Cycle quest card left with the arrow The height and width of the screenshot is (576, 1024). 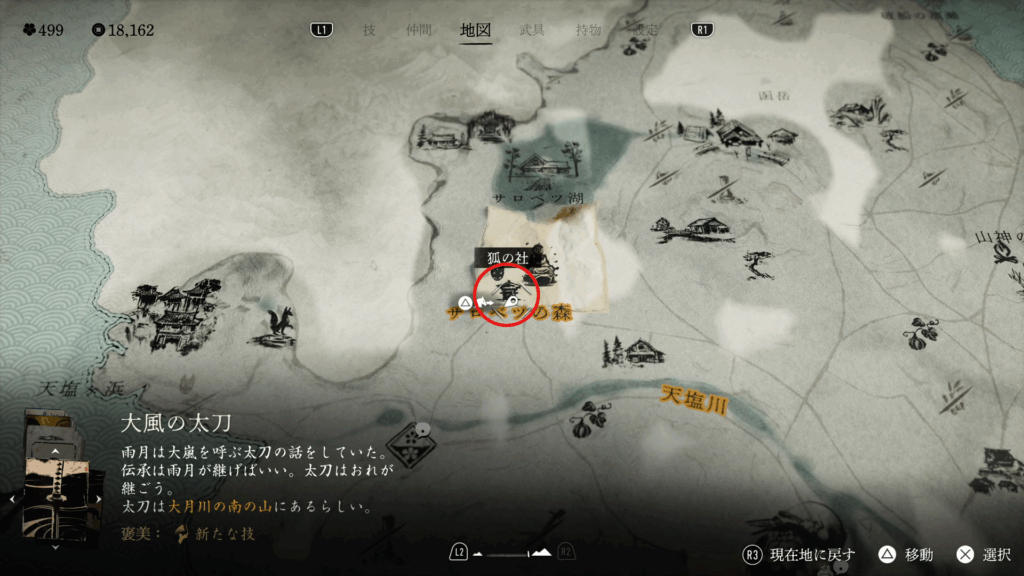13,497
